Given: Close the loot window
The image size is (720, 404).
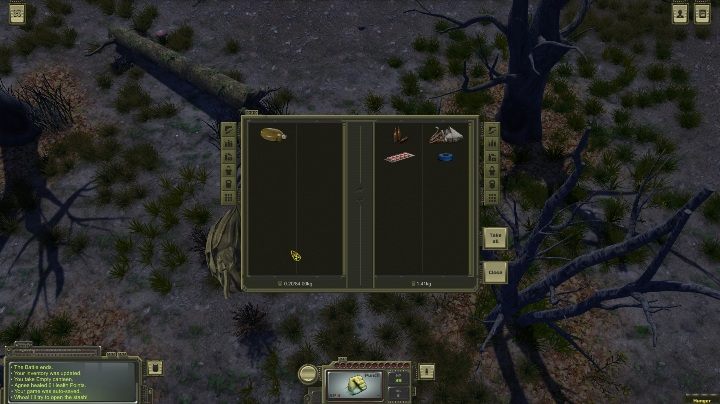Looking at the screenshot, I should coord(494,271).
